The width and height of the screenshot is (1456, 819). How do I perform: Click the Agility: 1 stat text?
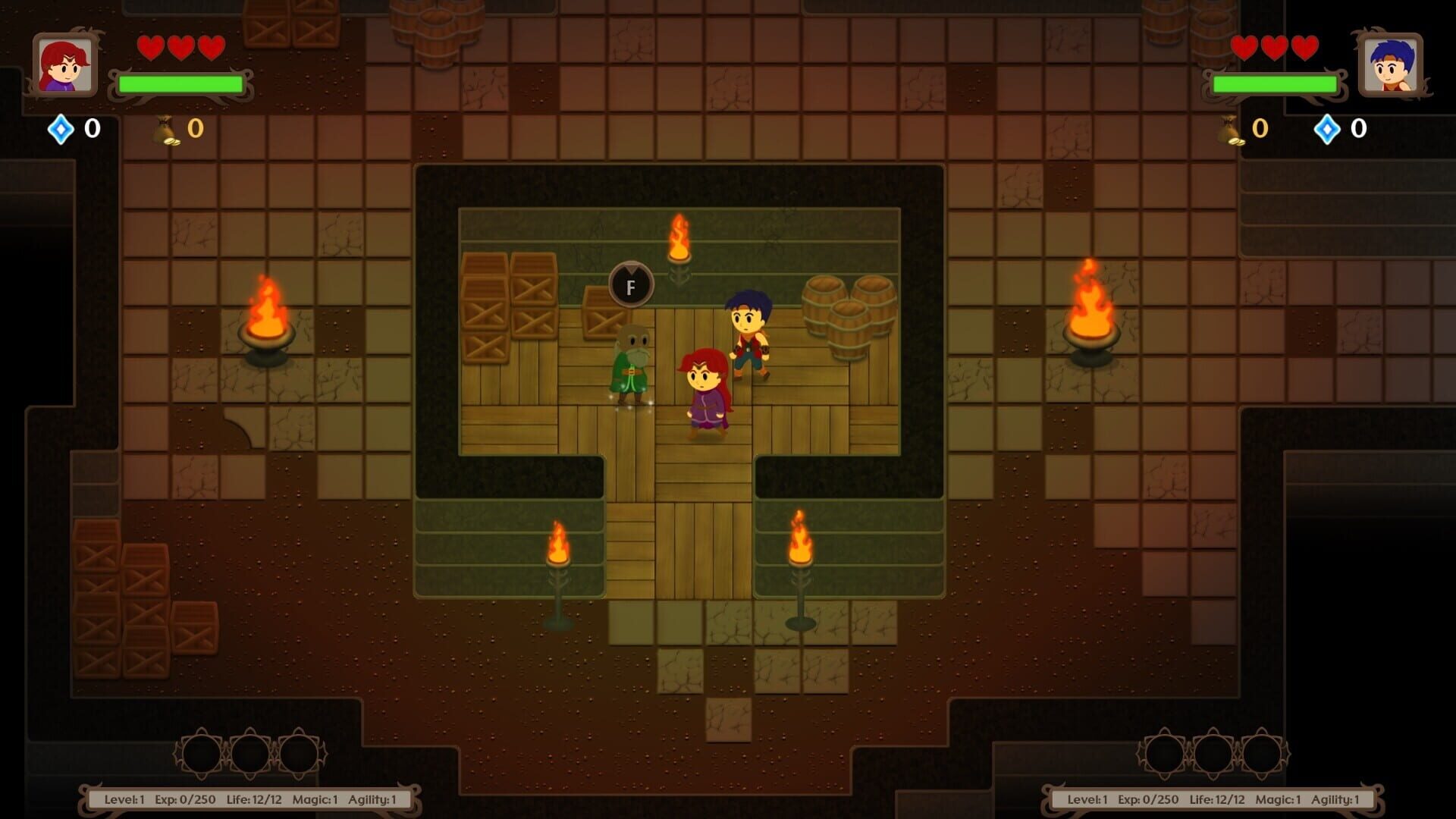374,798
